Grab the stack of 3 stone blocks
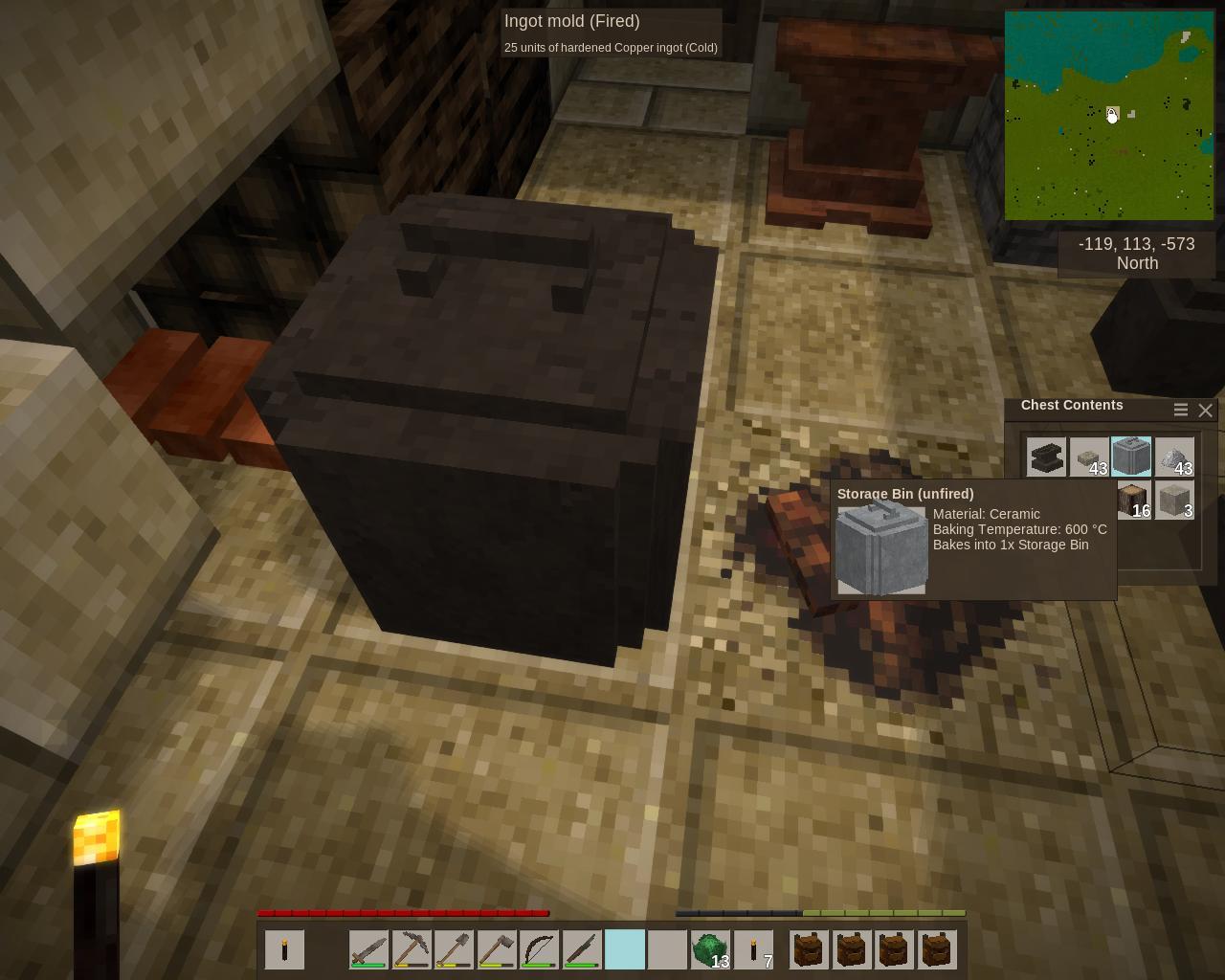 tap(1174, 501)
